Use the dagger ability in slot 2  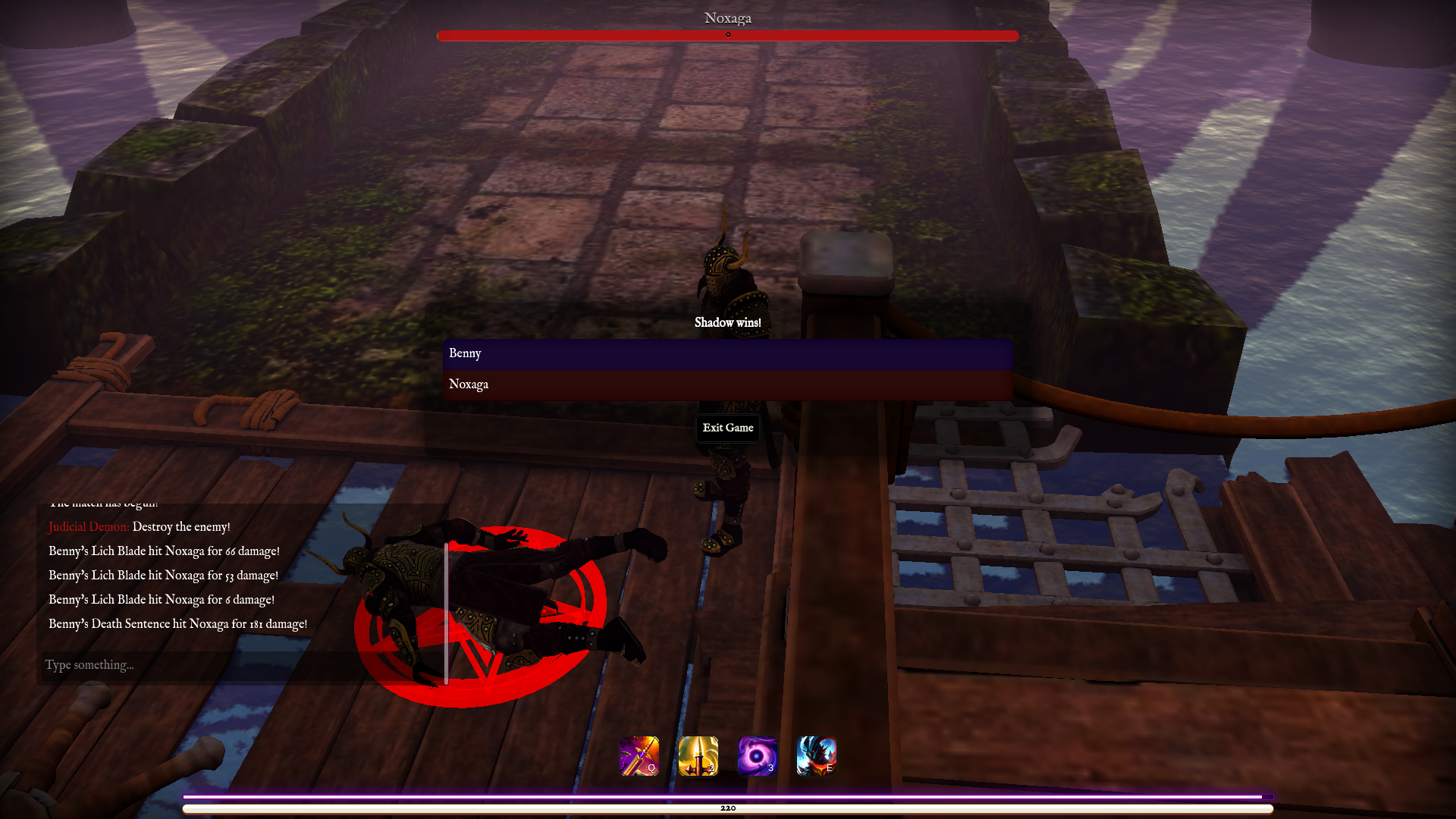coord(698,756)
